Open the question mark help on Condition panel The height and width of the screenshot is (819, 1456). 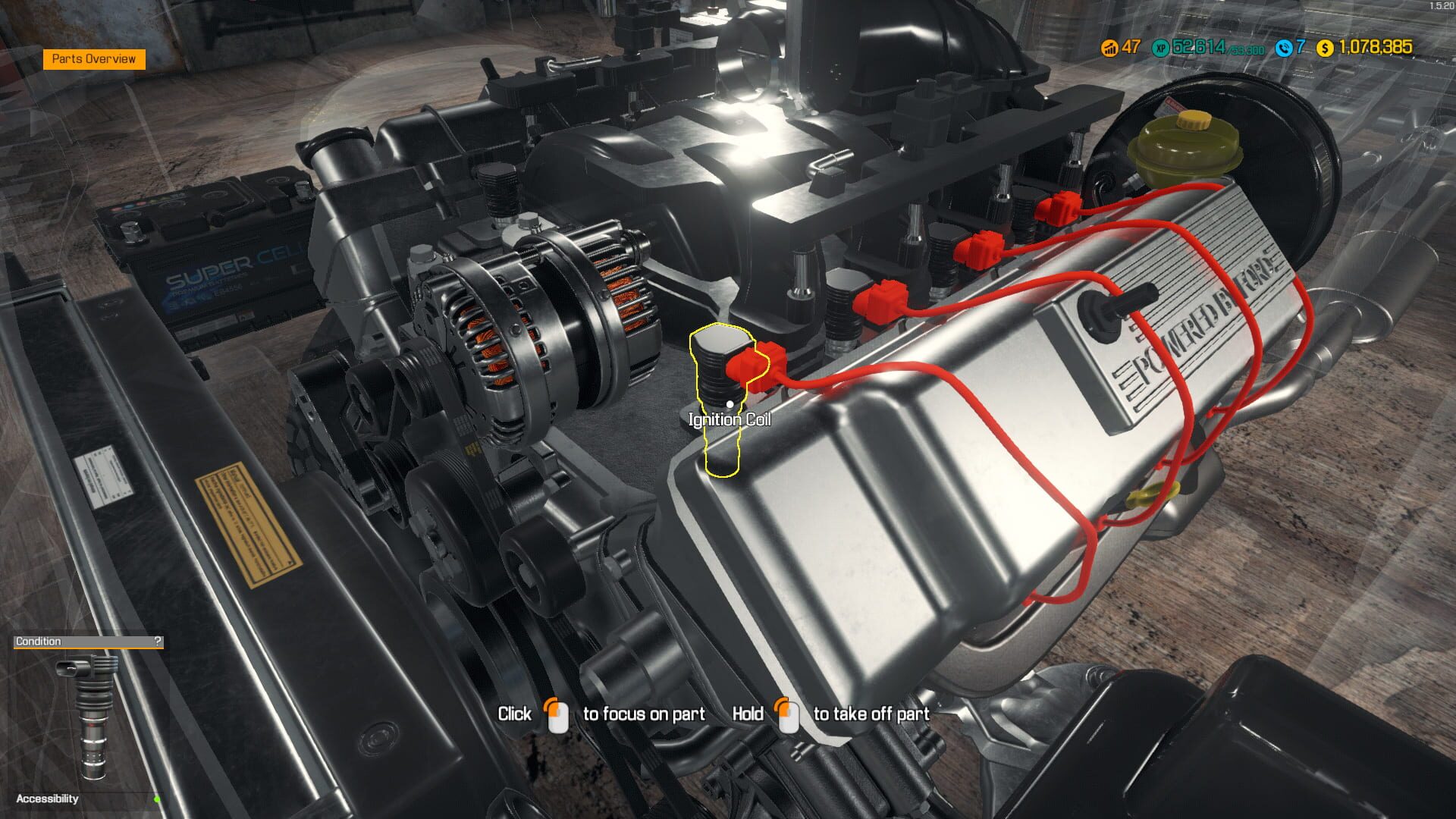tap(157, 641)
